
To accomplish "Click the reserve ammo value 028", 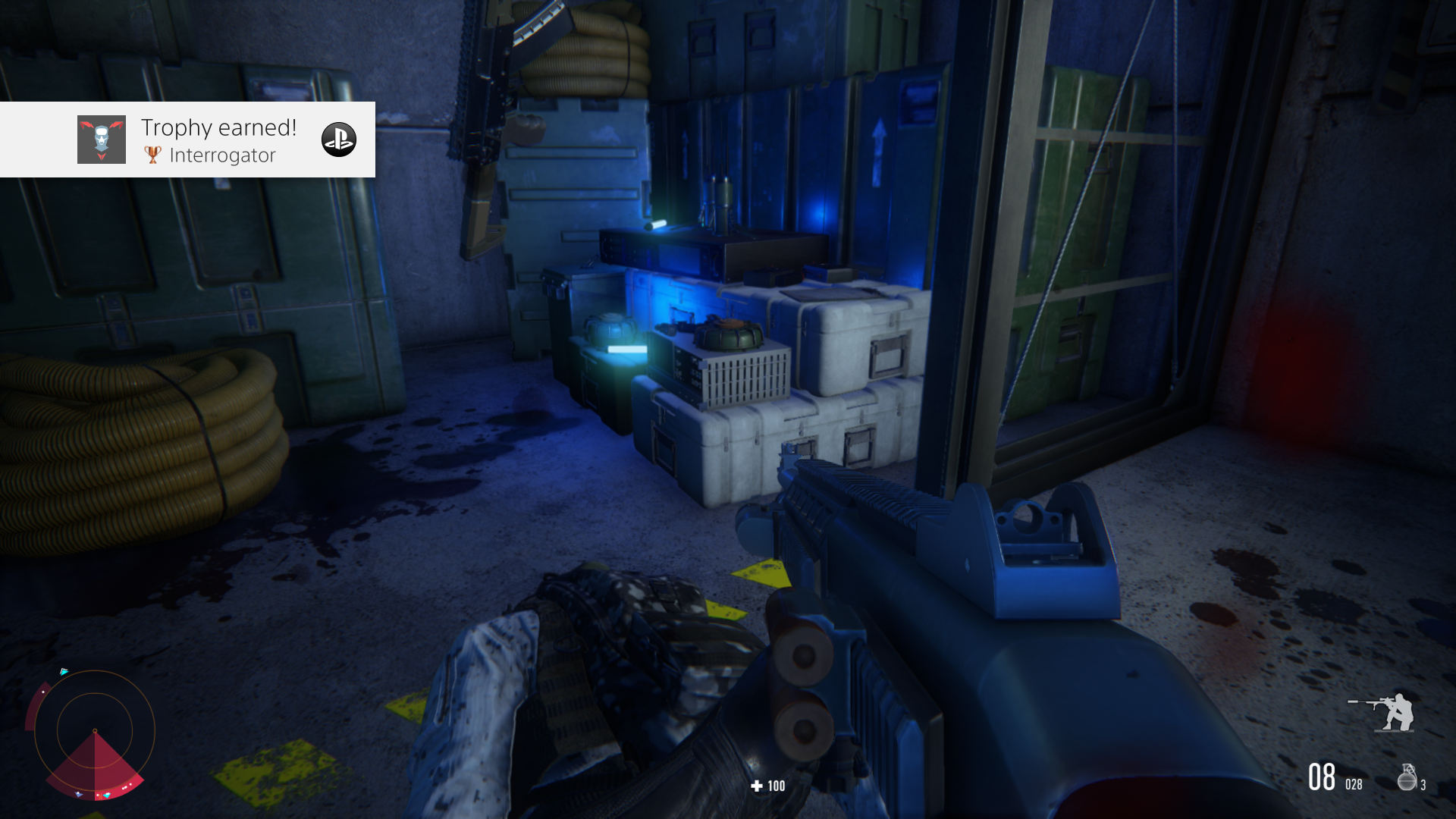I will click(x=1354, y=783).
